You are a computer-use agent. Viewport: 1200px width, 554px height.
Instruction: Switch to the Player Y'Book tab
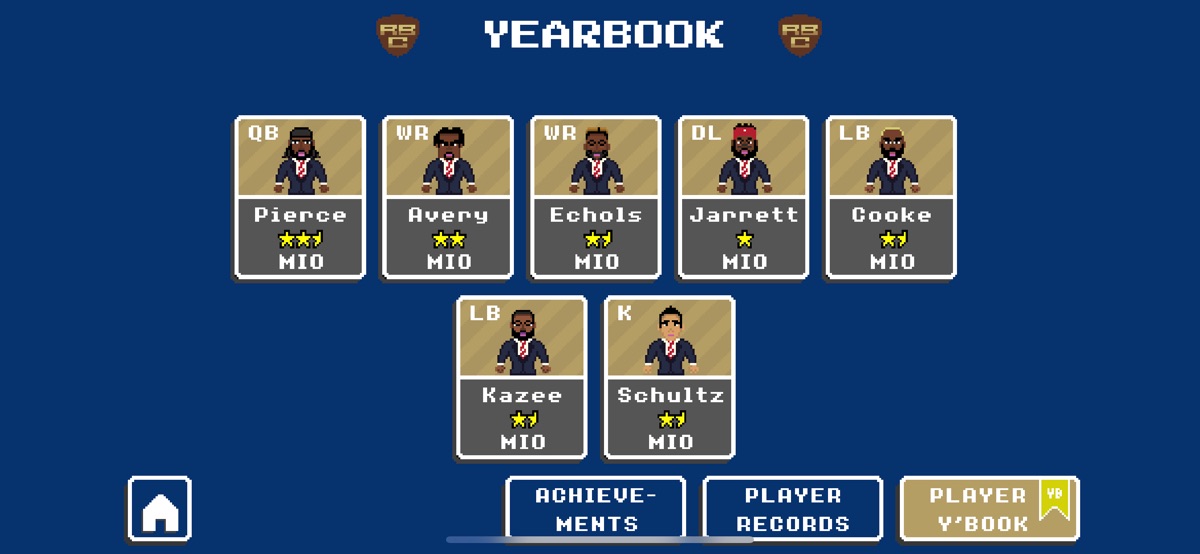(x=989, y=509)
